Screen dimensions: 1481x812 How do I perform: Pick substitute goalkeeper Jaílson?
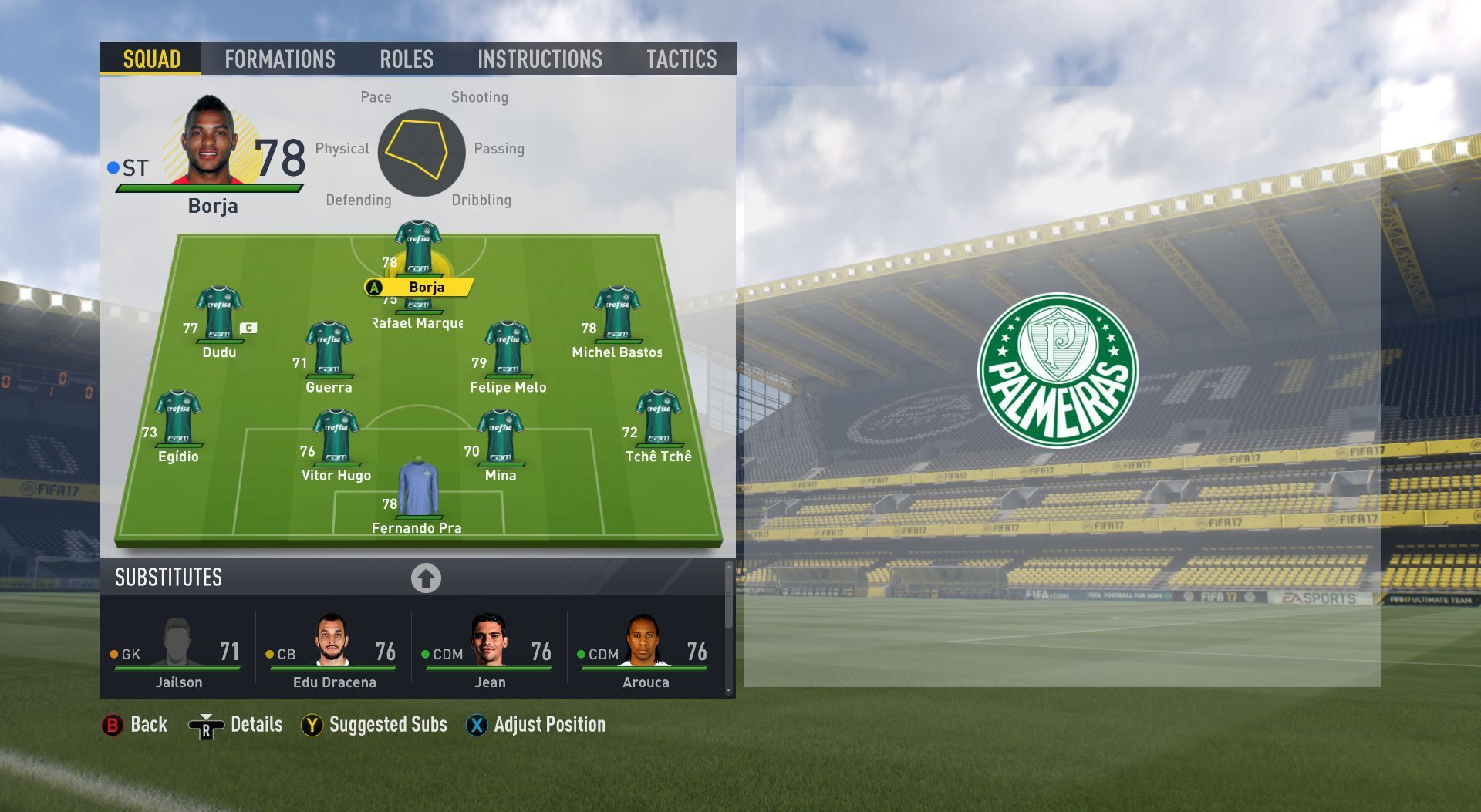[178, 652]
